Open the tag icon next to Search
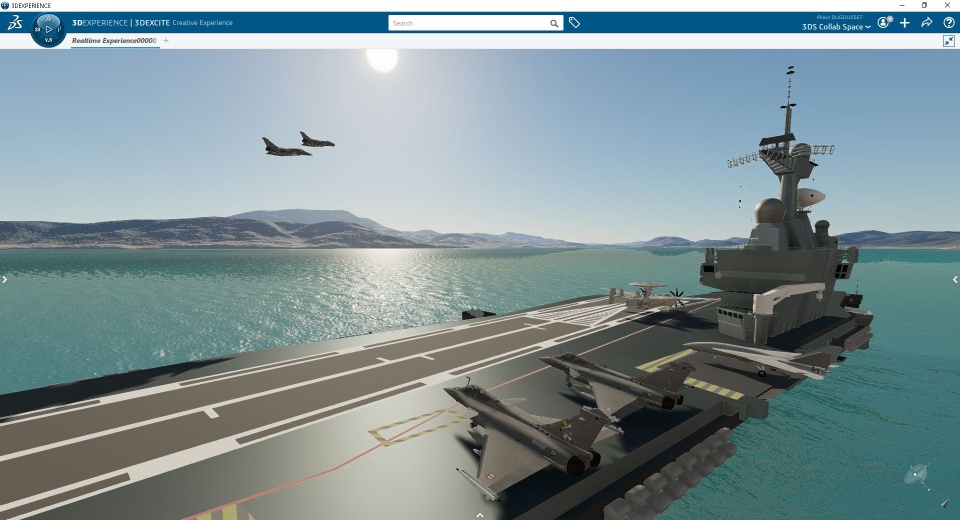 (x=575, y=23)
